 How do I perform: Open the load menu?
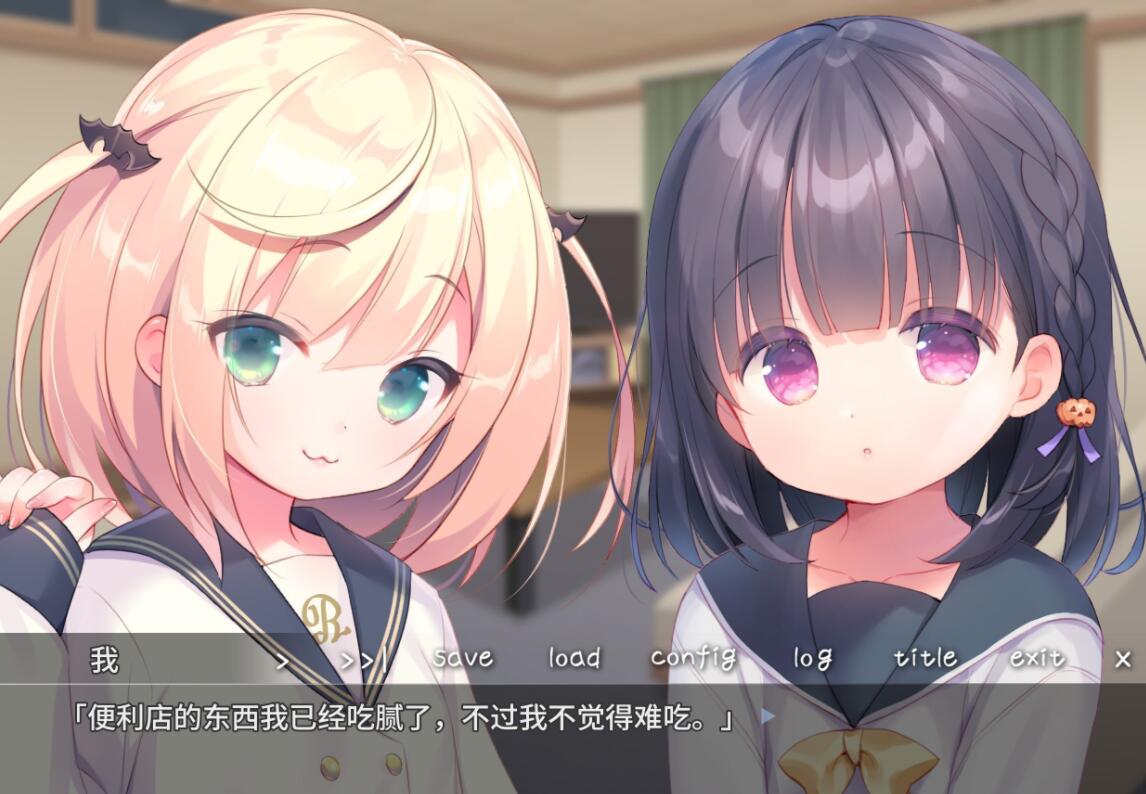pos(574,658)
